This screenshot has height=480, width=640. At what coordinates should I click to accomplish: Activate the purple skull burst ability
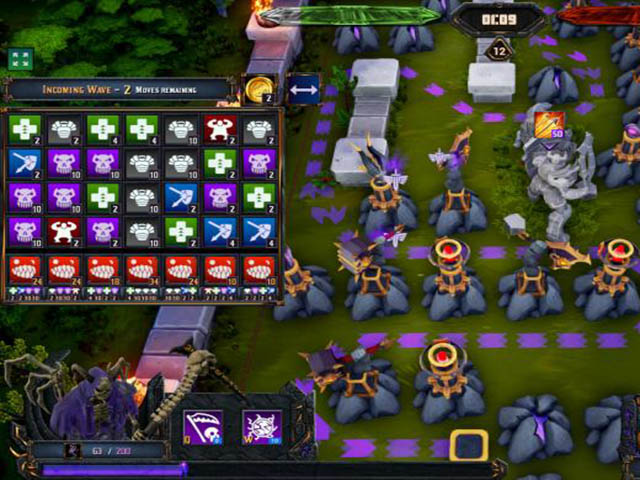(262, 427)
